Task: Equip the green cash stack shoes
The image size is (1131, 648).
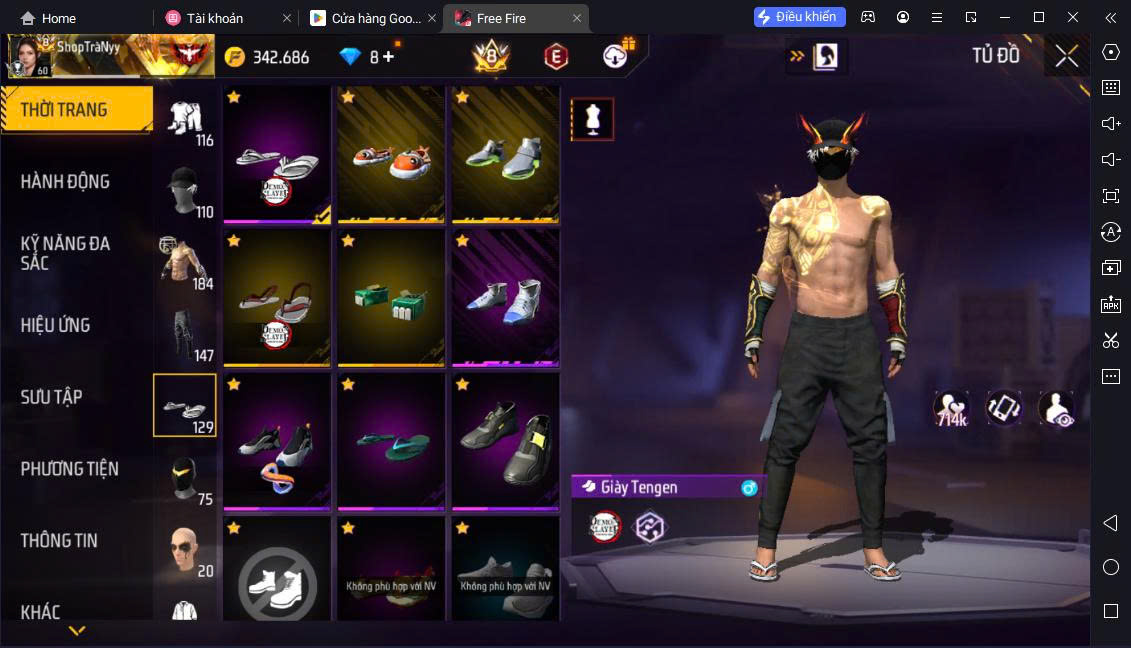Action: (390, 297)
